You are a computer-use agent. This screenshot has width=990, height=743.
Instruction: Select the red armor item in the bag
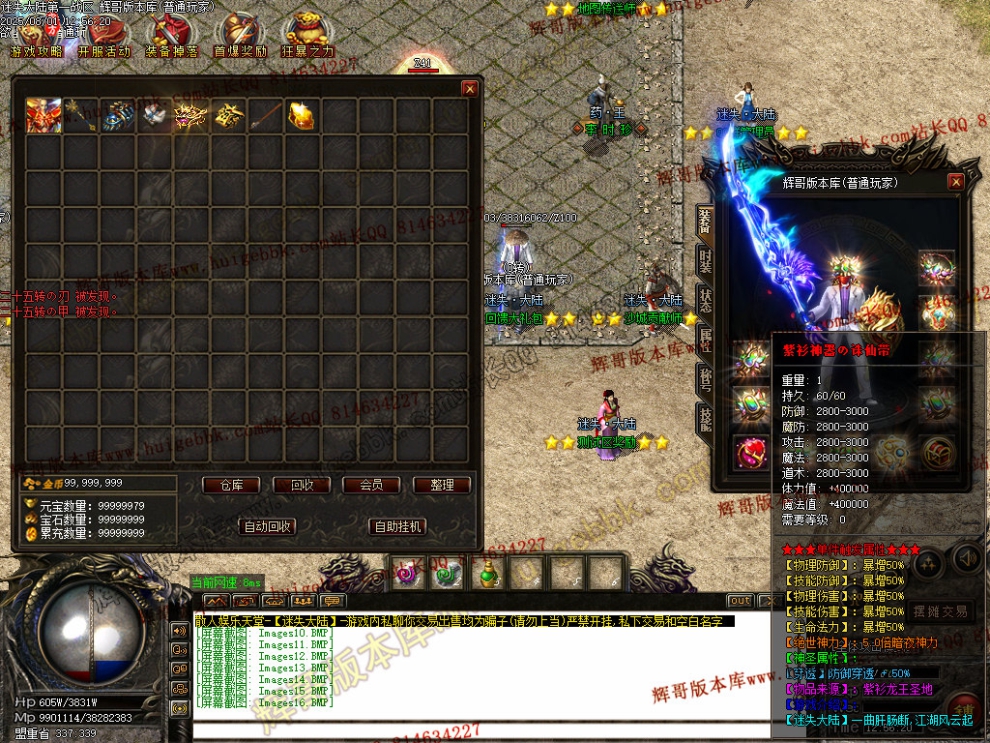pyautogui.click(x=44, y=115)
